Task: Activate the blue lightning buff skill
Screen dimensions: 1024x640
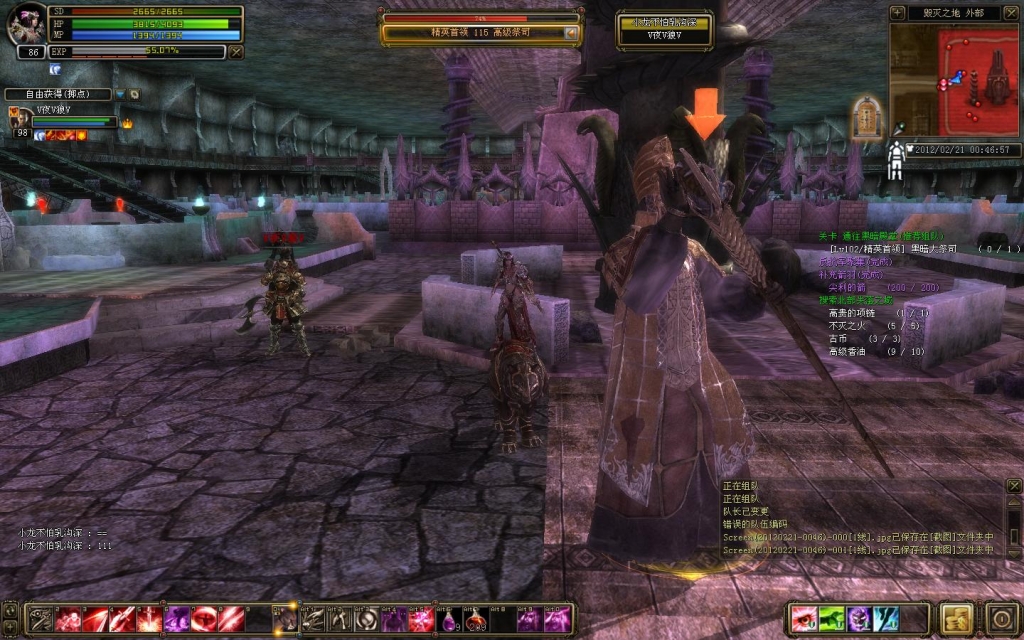Action: tap(886, 618)
